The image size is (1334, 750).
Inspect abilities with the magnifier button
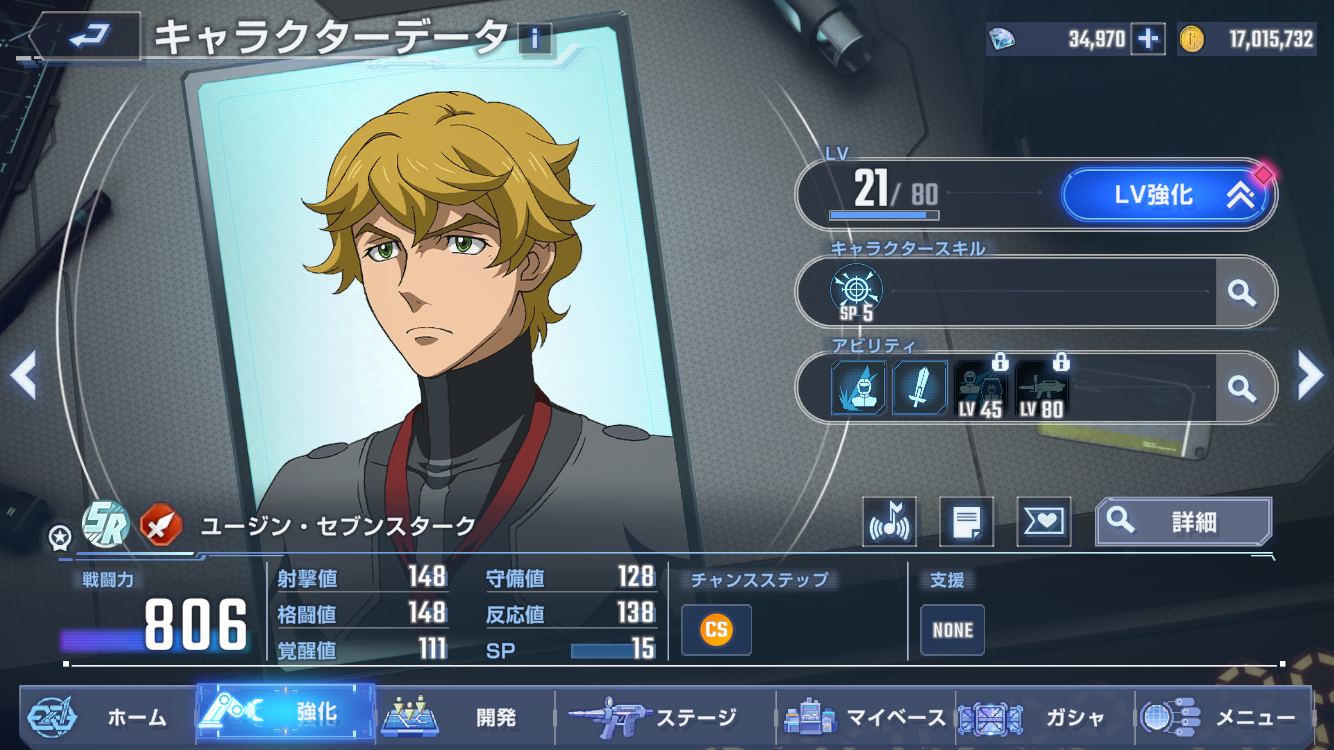[x=1242, y=387]
